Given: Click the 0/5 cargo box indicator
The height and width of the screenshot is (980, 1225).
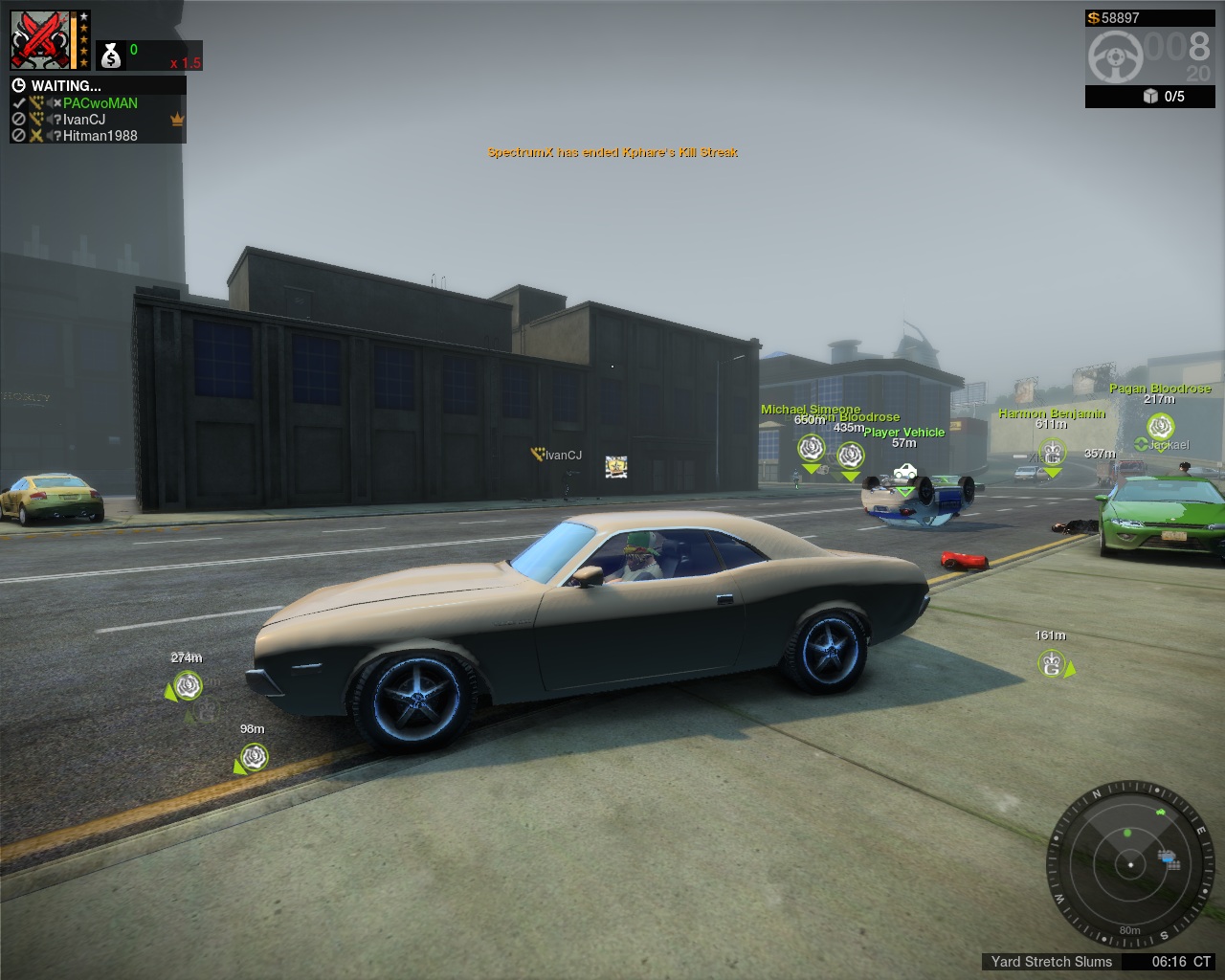Looking at the screenshot, I should click(1164, 97).
